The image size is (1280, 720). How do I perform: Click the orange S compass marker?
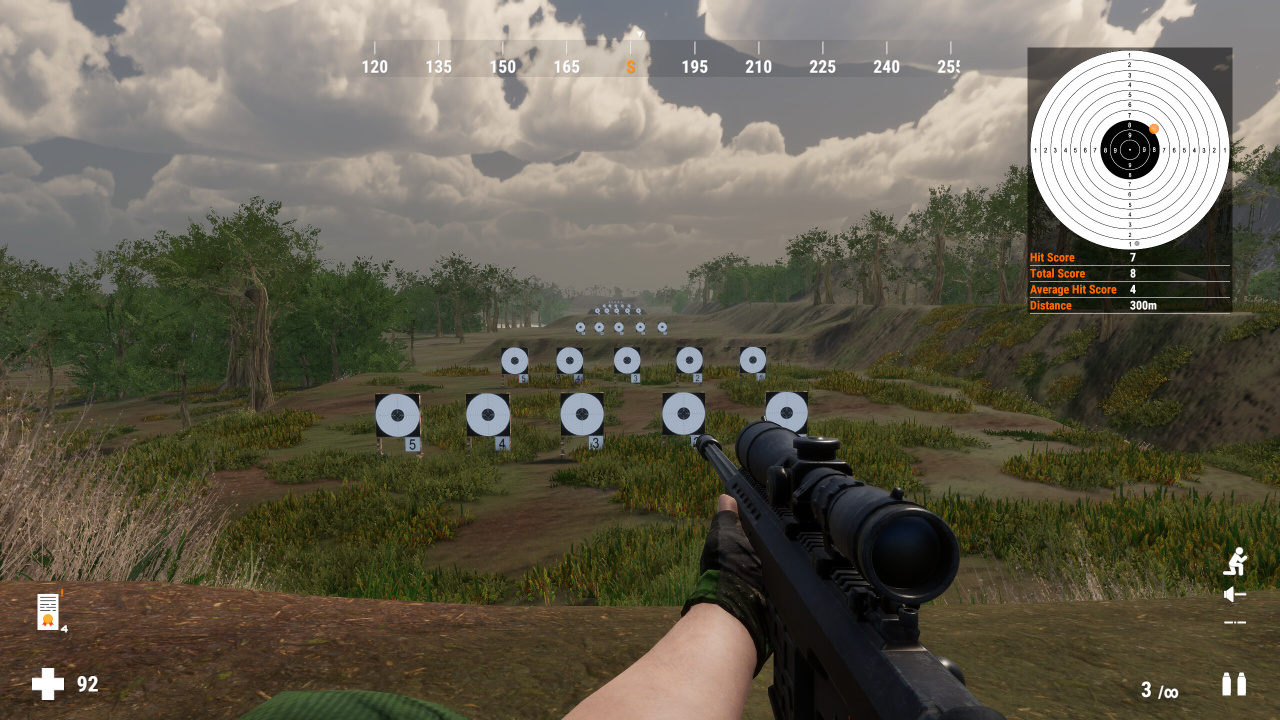(630, 67)
